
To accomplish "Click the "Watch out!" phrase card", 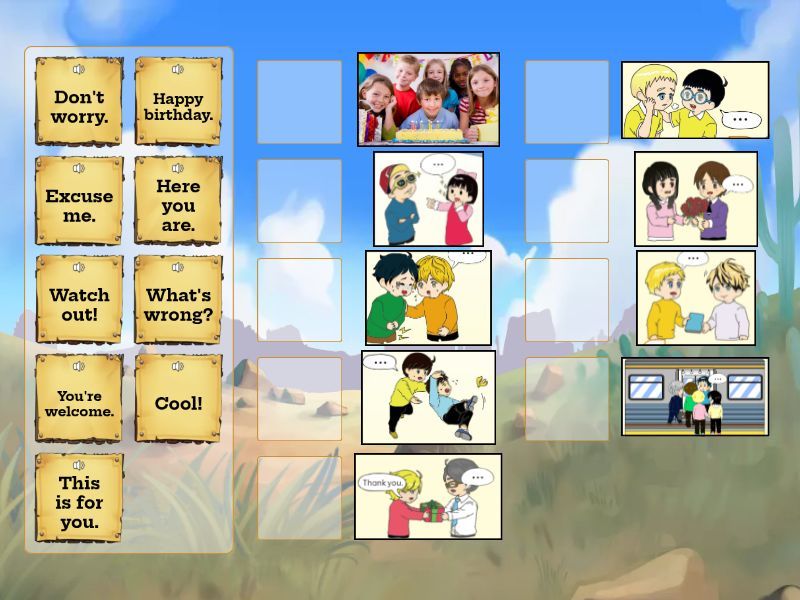I will [79, 304].
